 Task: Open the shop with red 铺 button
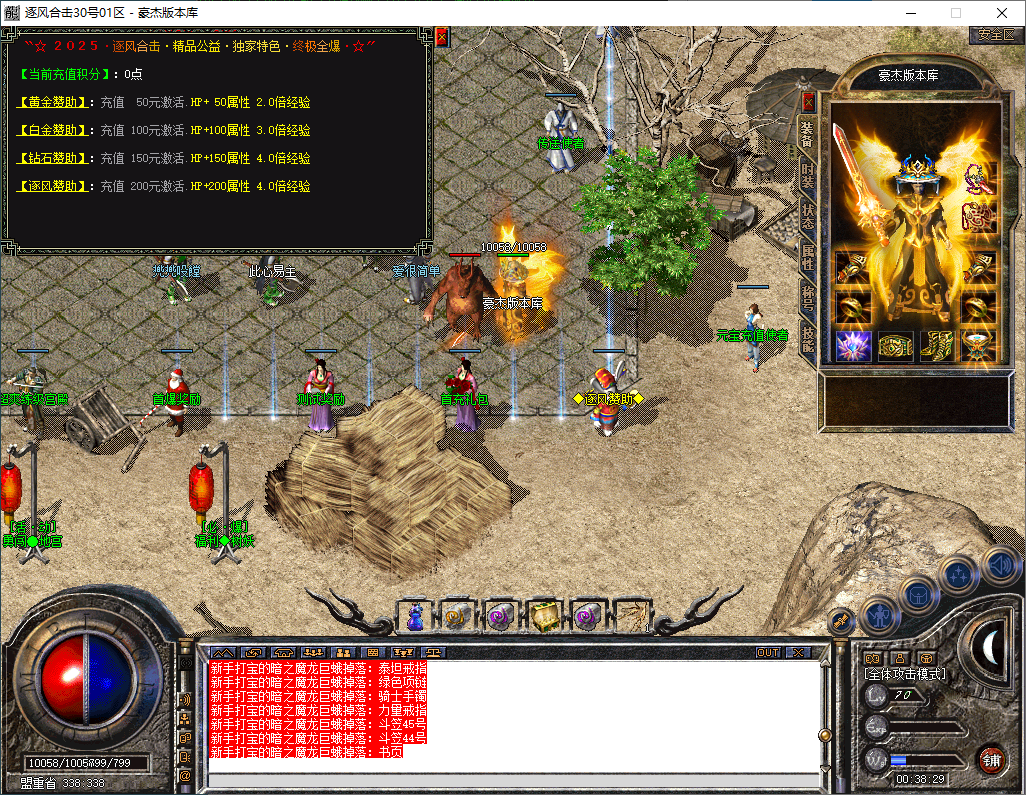(992, 759)
